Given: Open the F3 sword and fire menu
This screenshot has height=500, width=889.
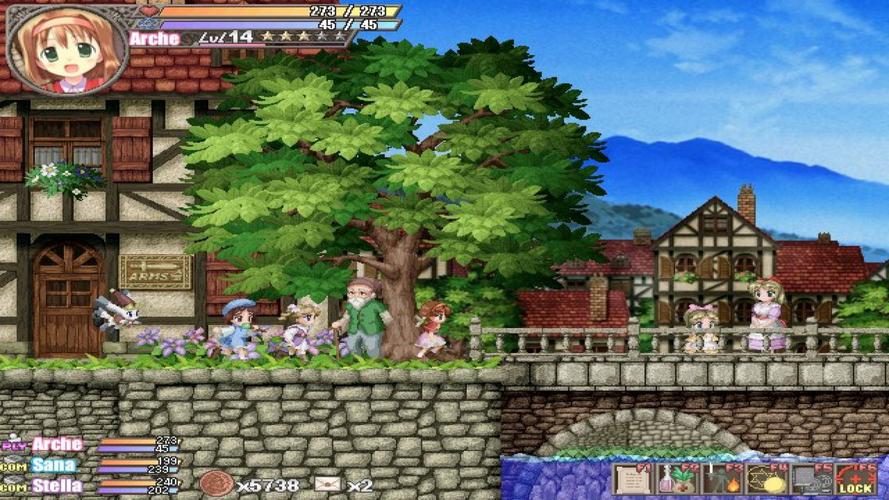Looking at the screenshot, I should coord(721,479).
